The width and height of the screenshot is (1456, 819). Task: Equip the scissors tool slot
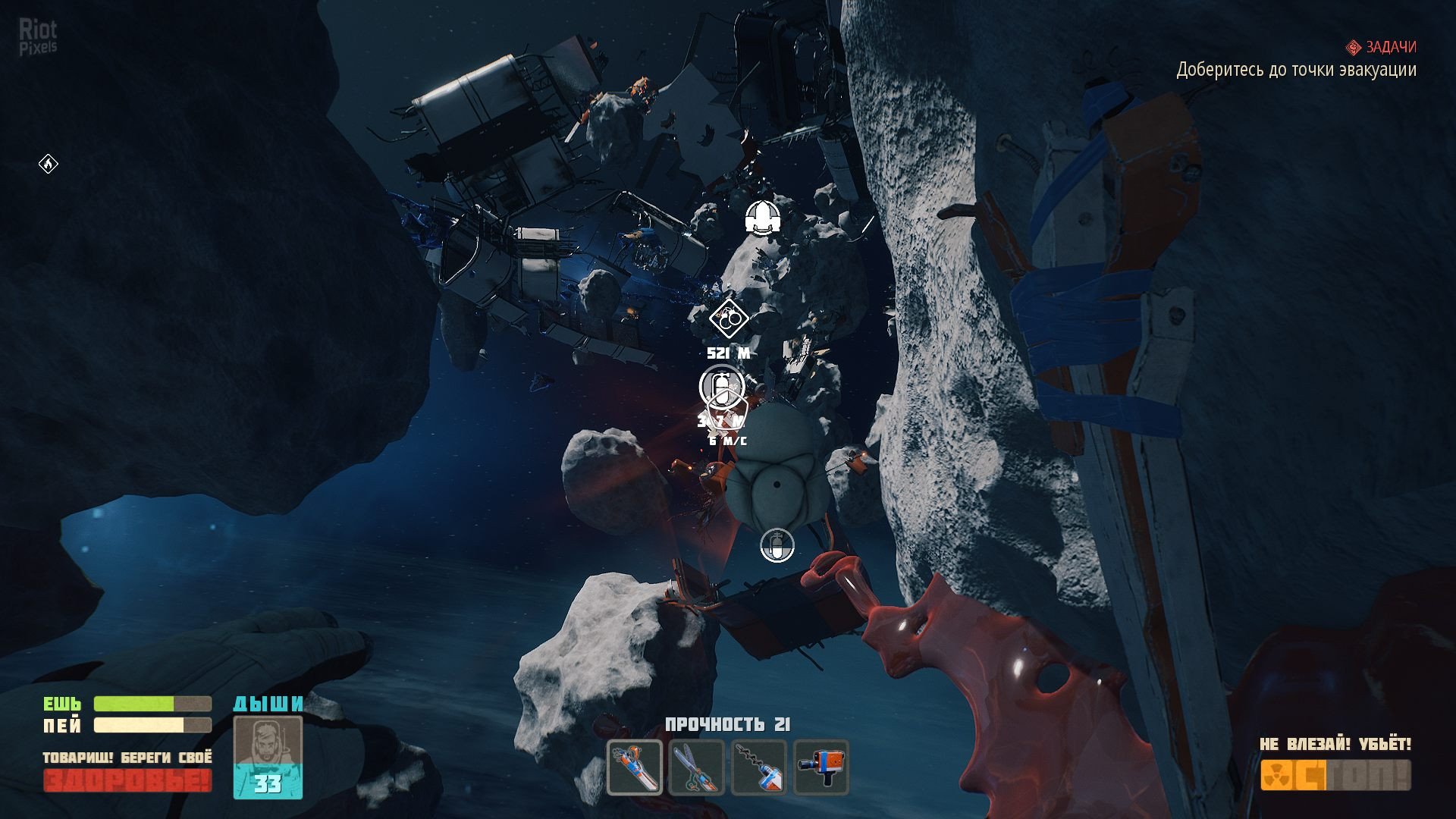click(x=697, y=767)
